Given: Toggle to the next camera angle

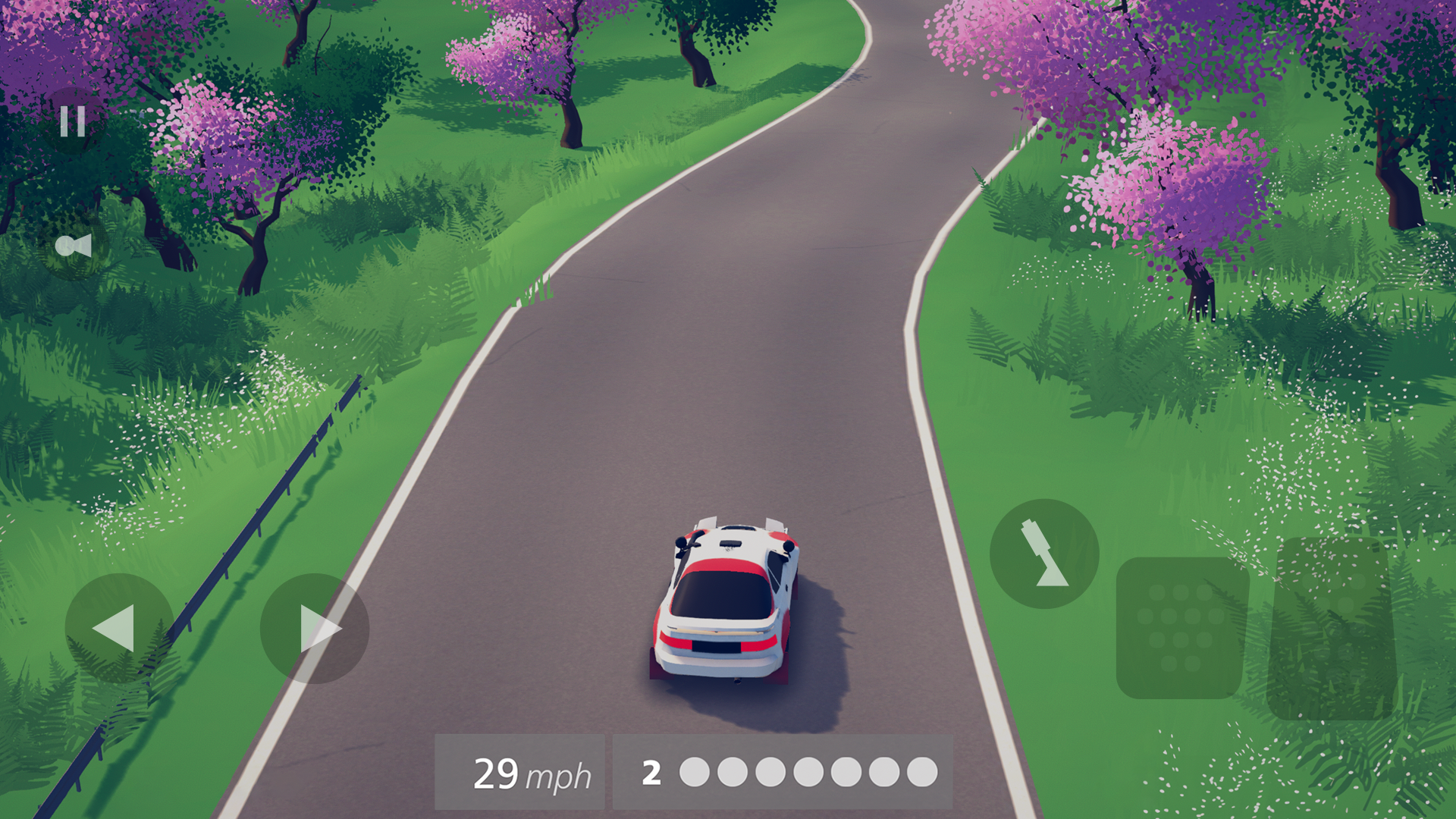Looking at the screenshot, I should (x=74, y=245).
